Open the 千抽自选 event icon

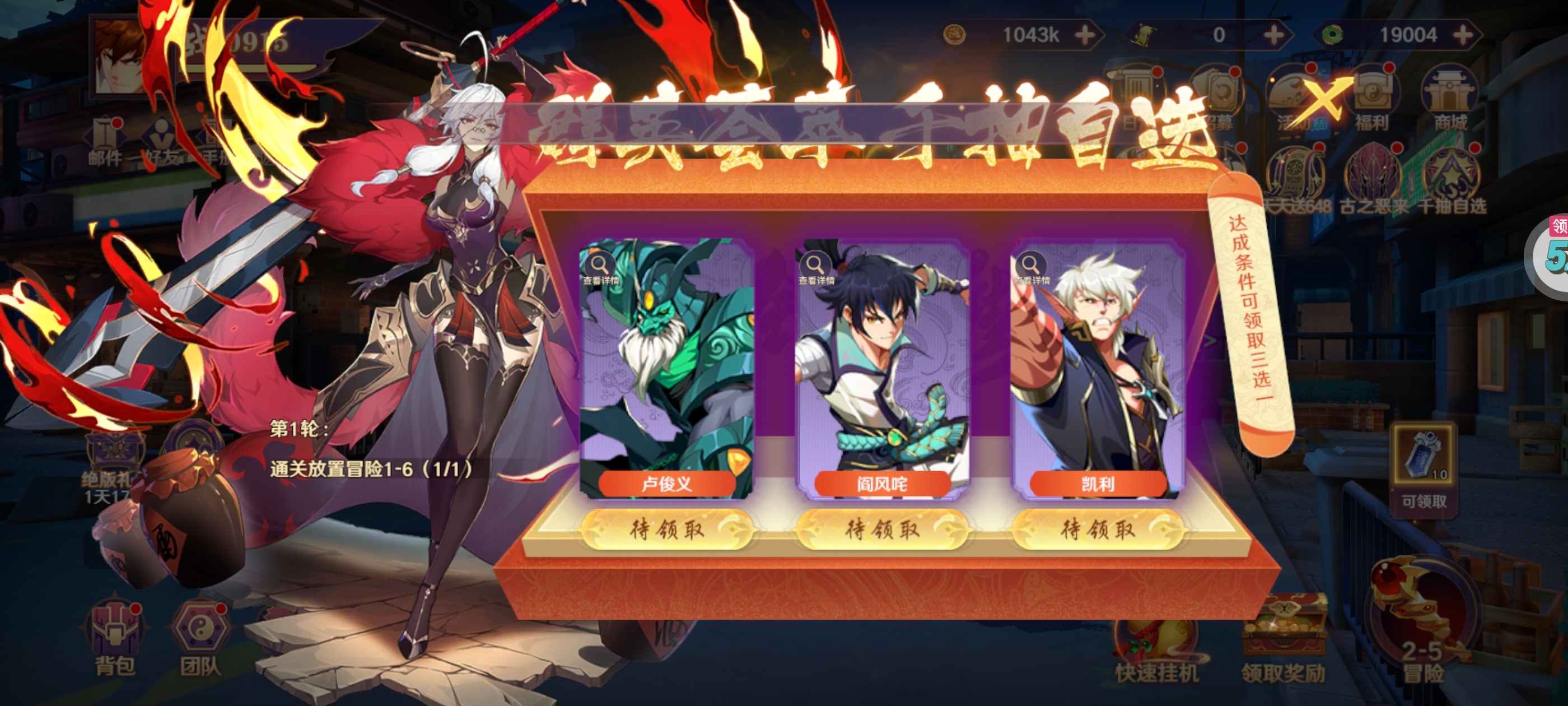point(1452,180)
